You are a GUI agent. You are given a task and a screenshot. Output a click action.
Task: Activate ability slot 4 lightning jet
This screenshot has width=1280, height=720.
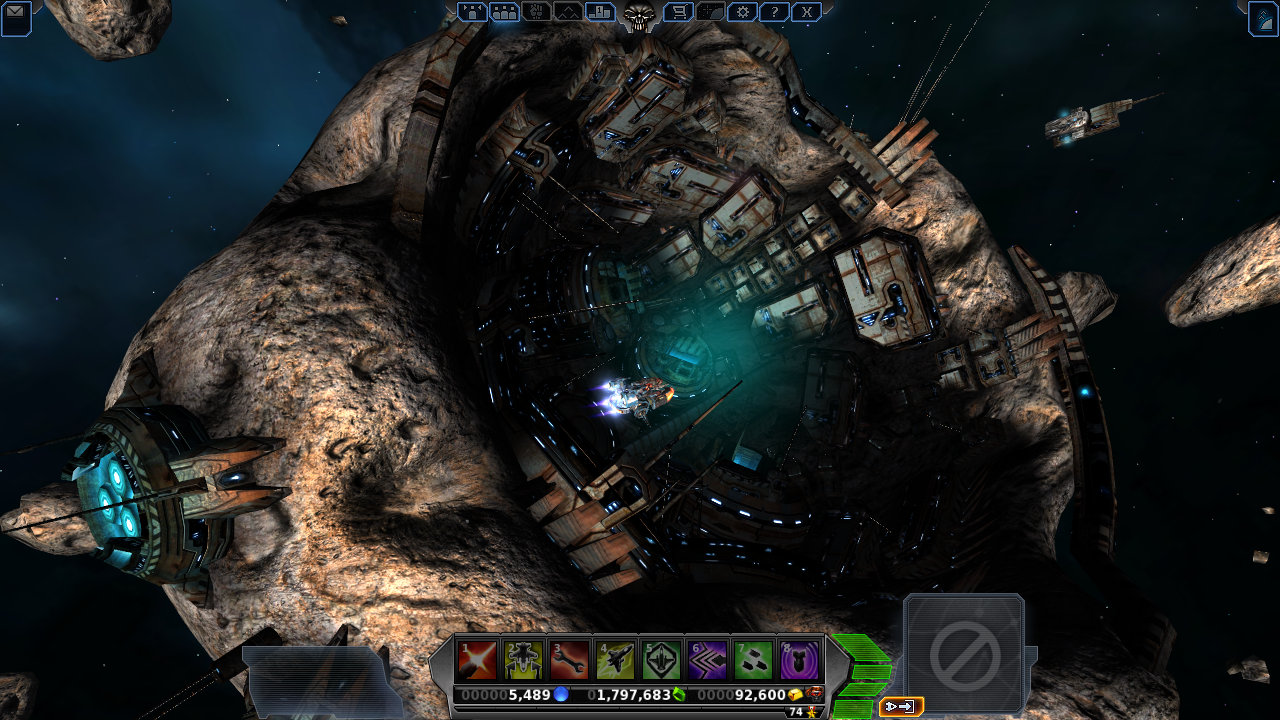616,660
